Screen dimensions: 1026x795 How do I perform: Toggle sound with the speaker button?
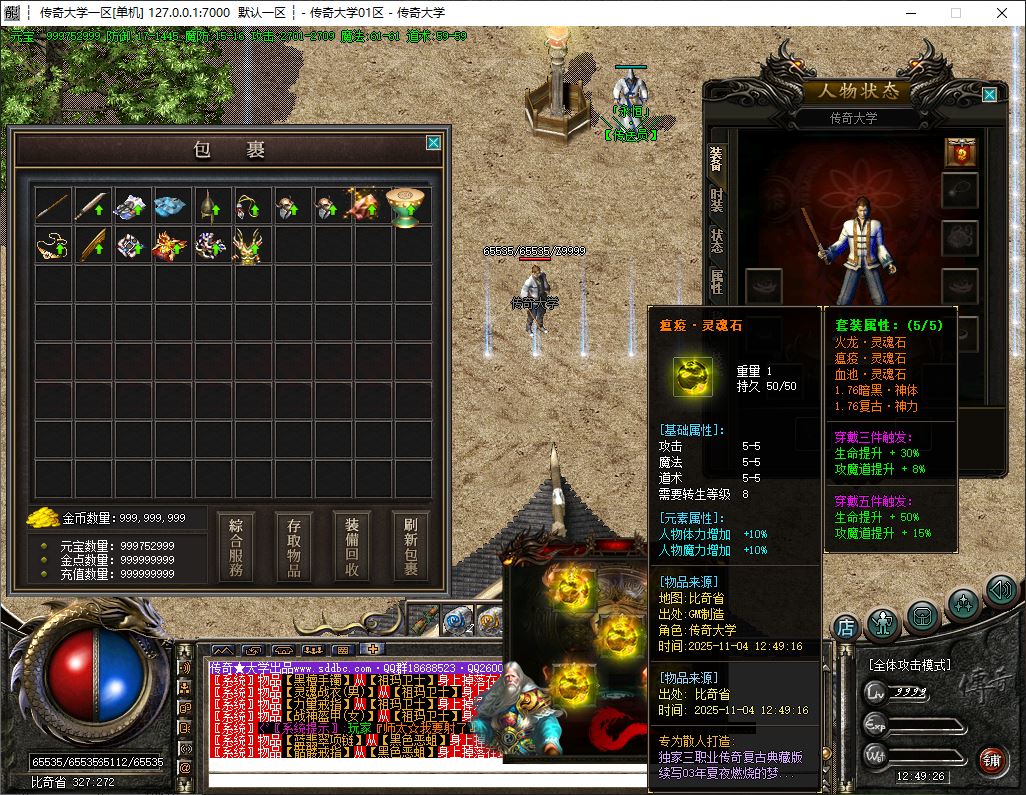[1000, 590]
